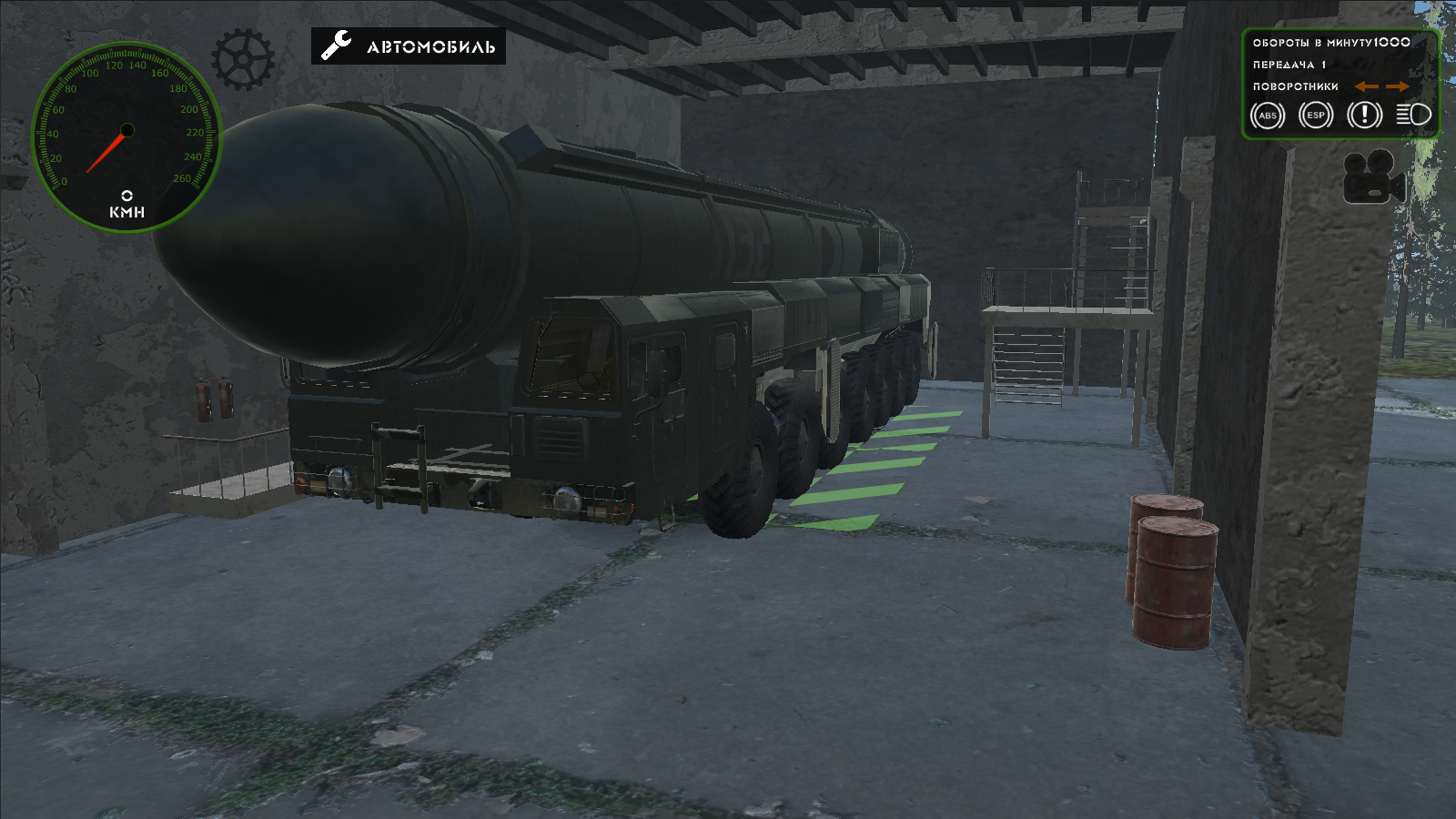1456x819 pixels.
Task: Toggle the ESP indicator icon
Action: click(1314, 116)
